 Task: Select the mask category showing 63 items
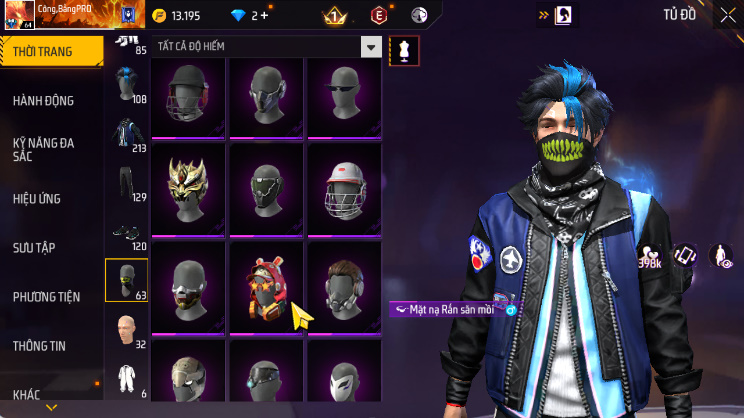tap(126, 280)
